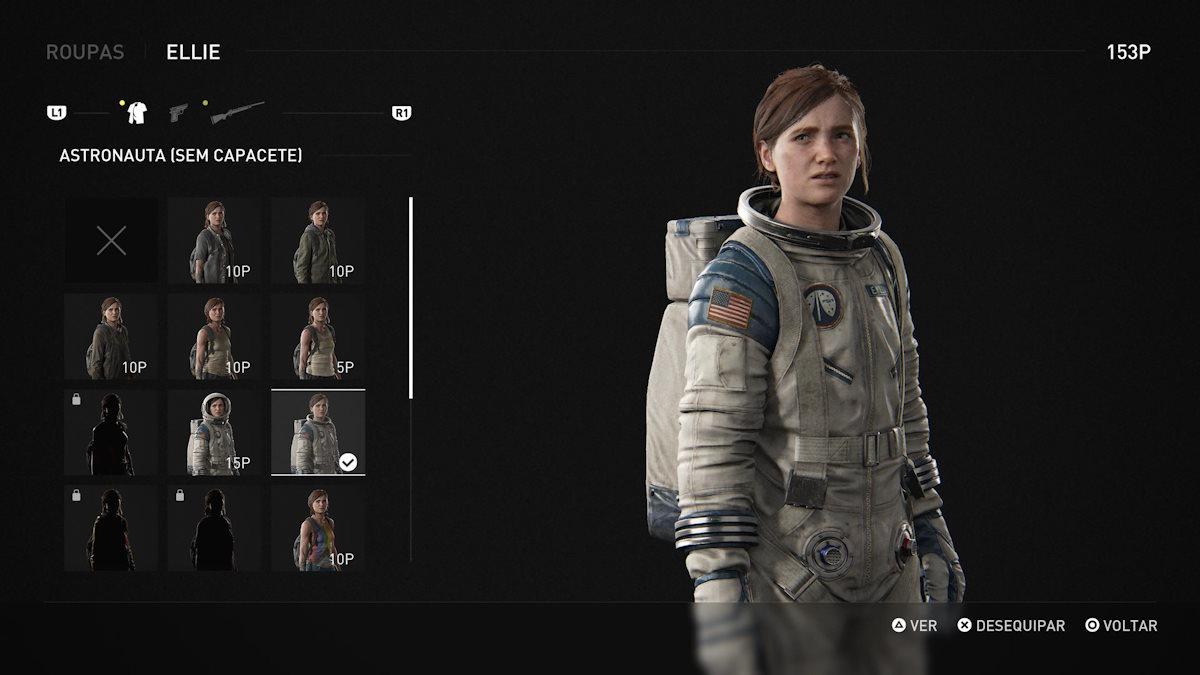Select the equipped helmetless astronaut outfit
Screen dimensions: 1200x675
(318, 432)
